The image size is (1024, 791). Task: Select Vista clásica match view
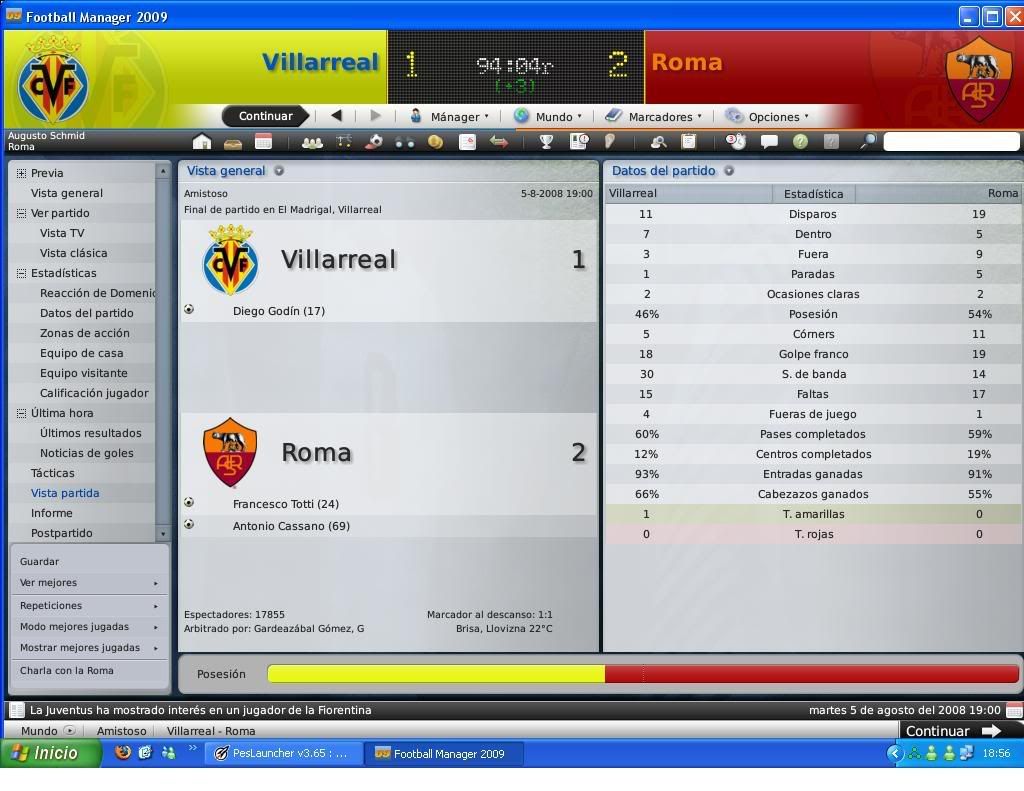pos(73,253)
